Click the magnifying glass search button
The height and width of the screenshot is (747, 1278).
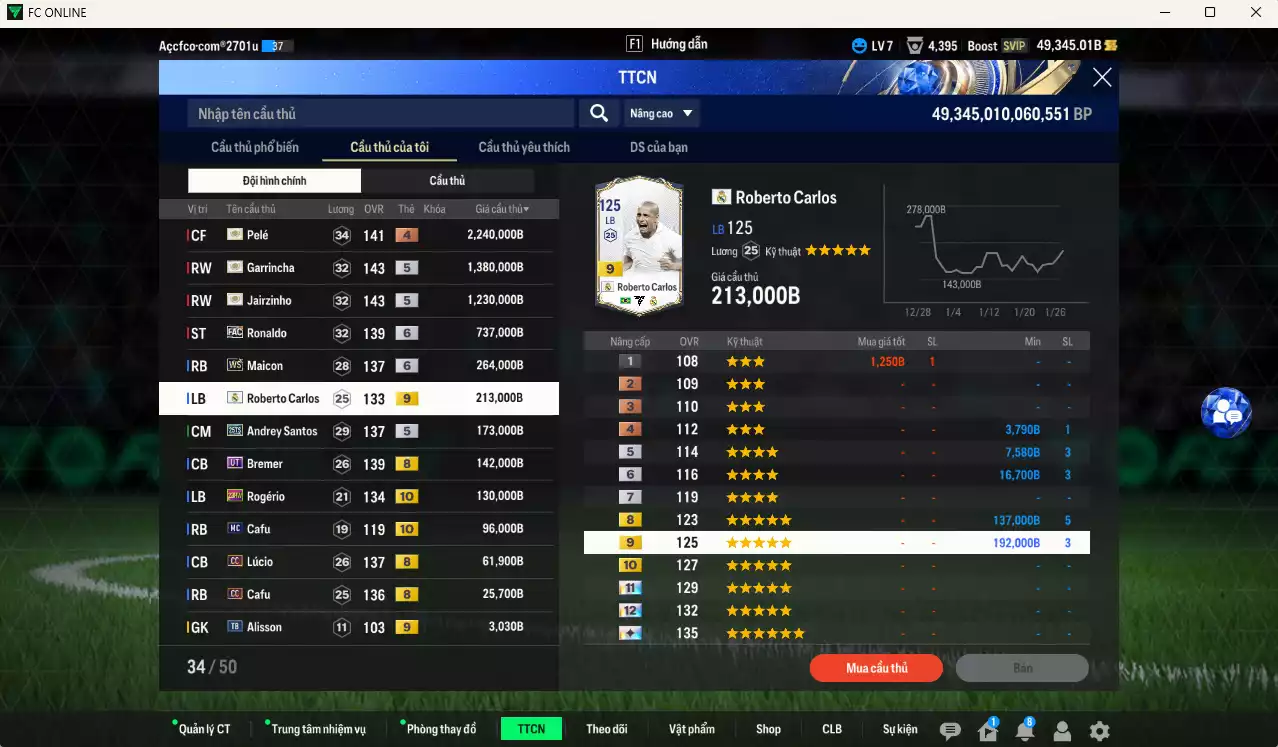pos(598,113)
